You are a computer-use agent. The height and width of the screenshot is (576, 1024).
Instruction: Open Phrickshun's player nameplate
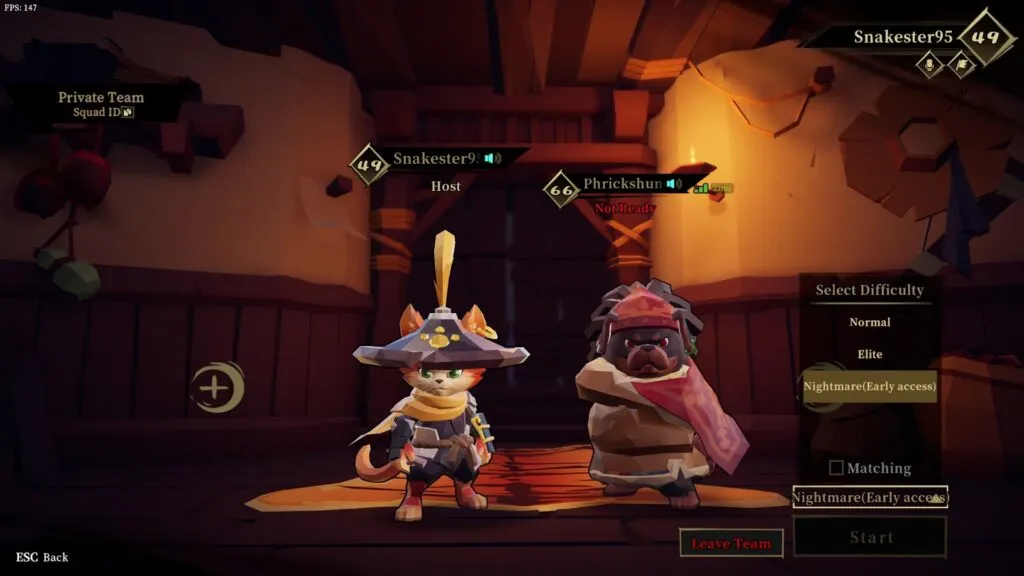622,184
